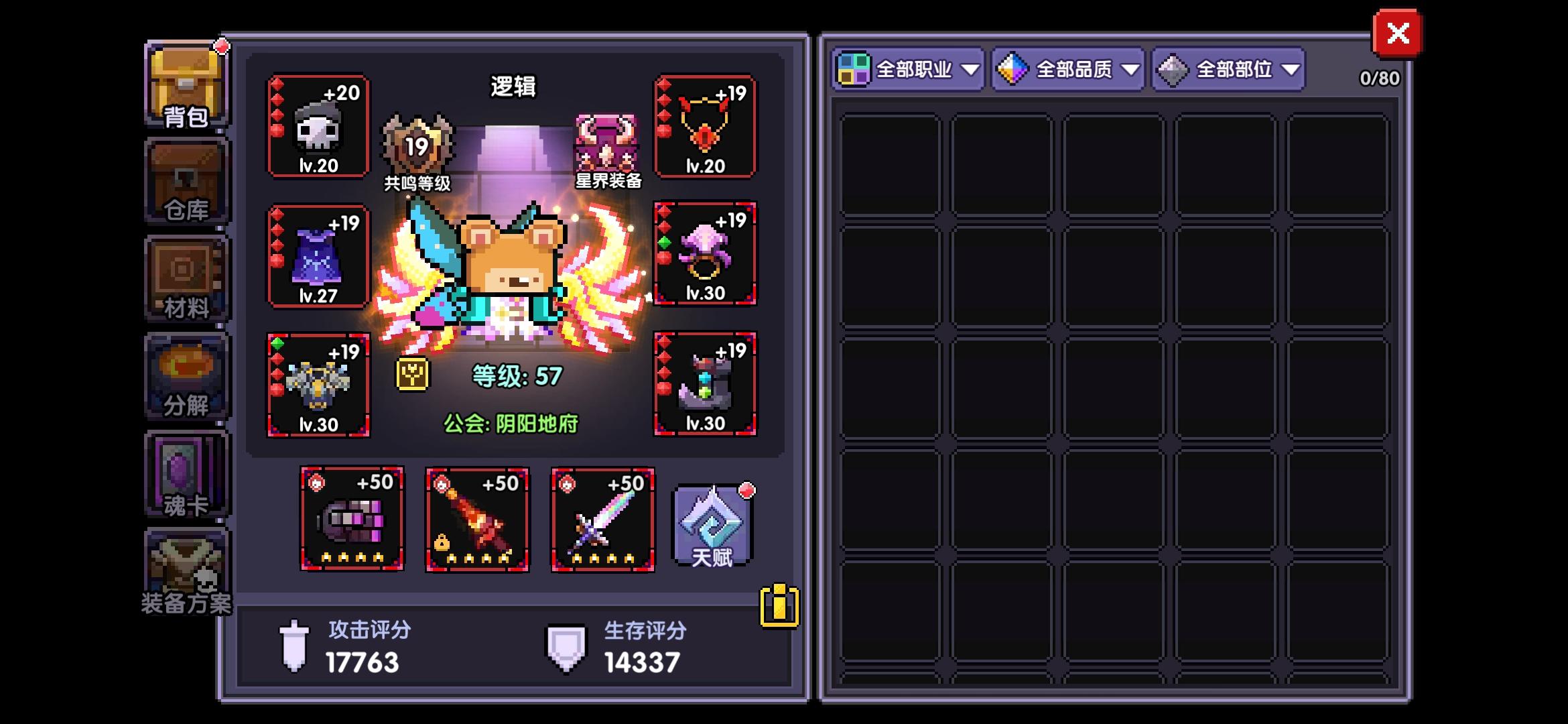
Task: Expand the 全部职业 class filter dropdown
Action: coord(908,69)
